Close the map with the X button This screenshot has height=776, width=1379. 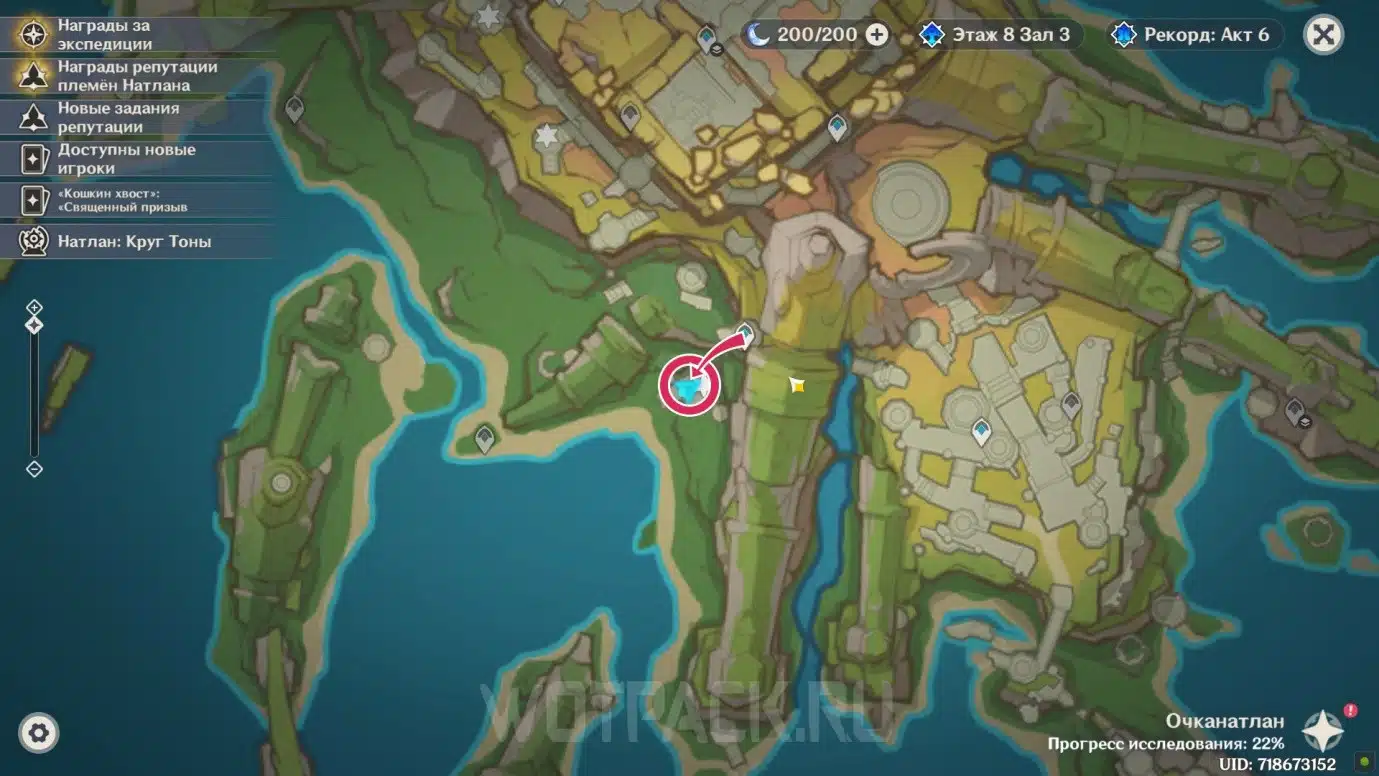(x=1323, y=35)
